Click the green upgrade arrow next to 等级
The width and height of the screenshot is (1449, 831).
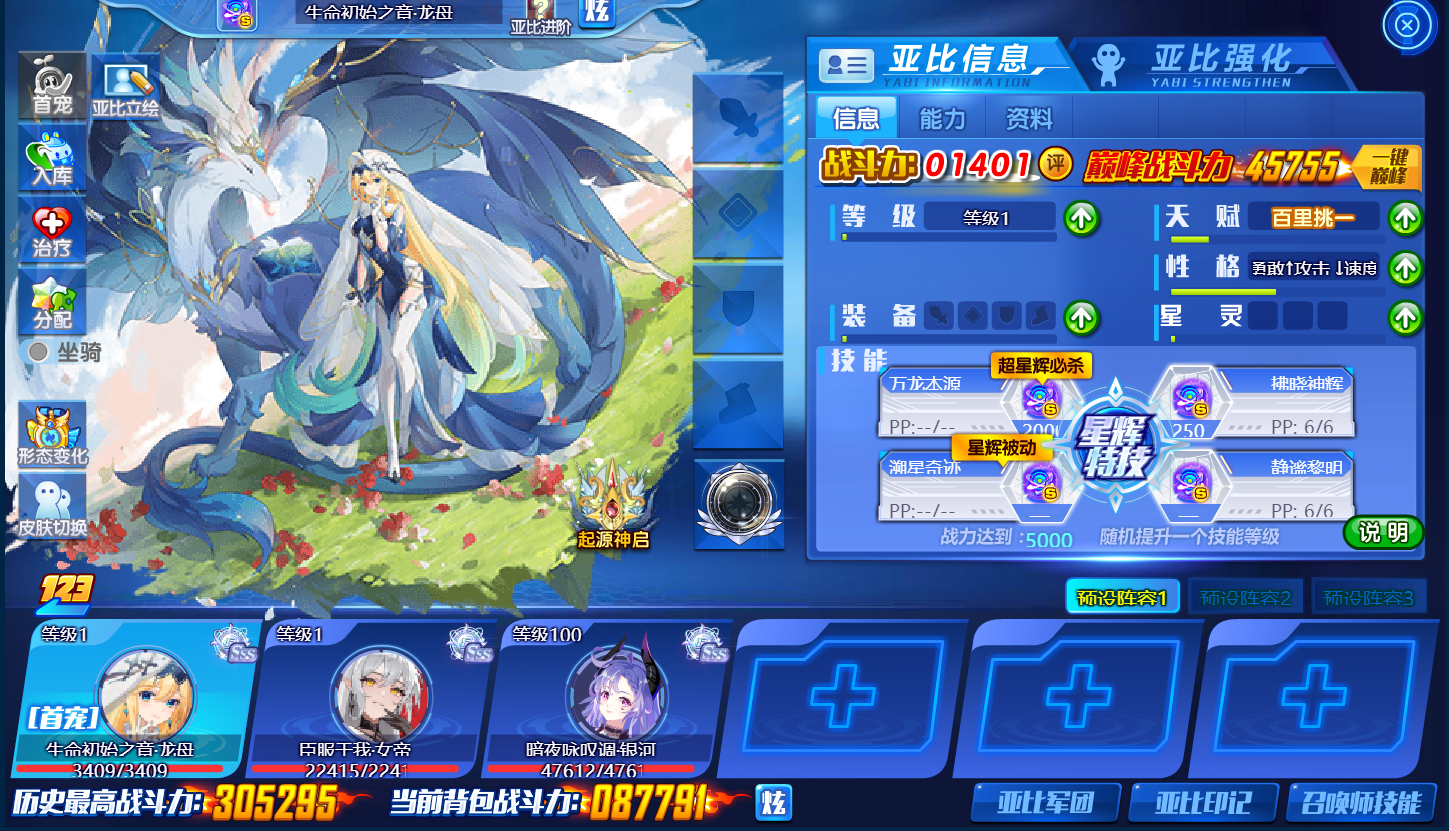coord(1081,218)
